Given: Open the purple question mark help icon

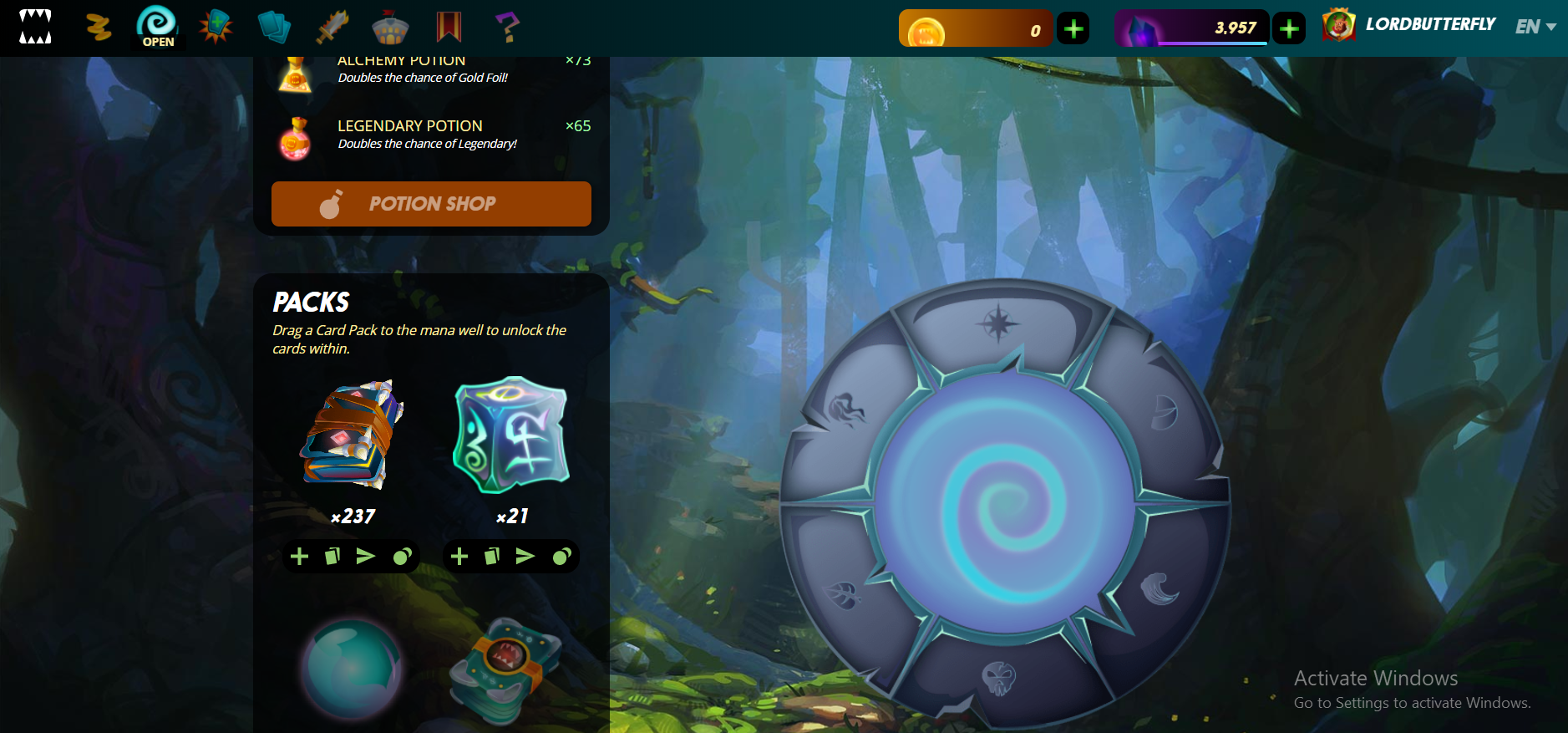Looking at the screenshot, I should click(507, 25).
